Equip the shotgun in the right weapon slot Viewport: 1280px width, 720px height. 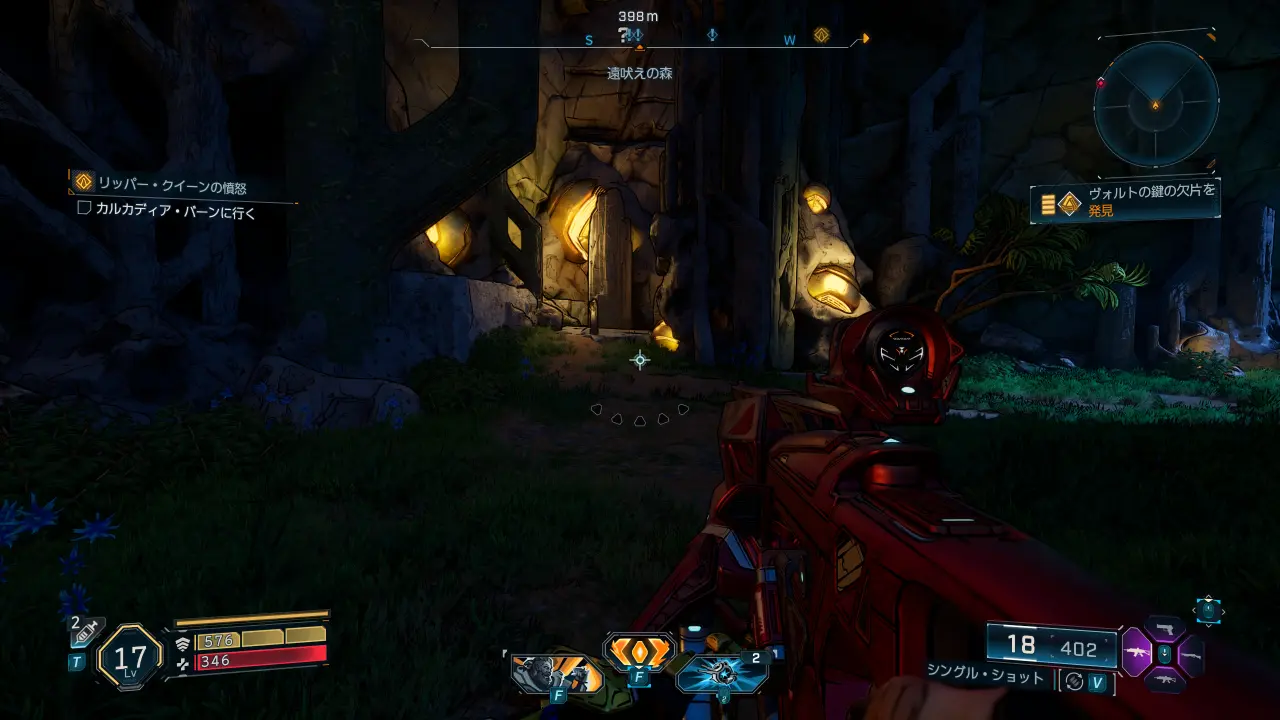[1190, 655]
